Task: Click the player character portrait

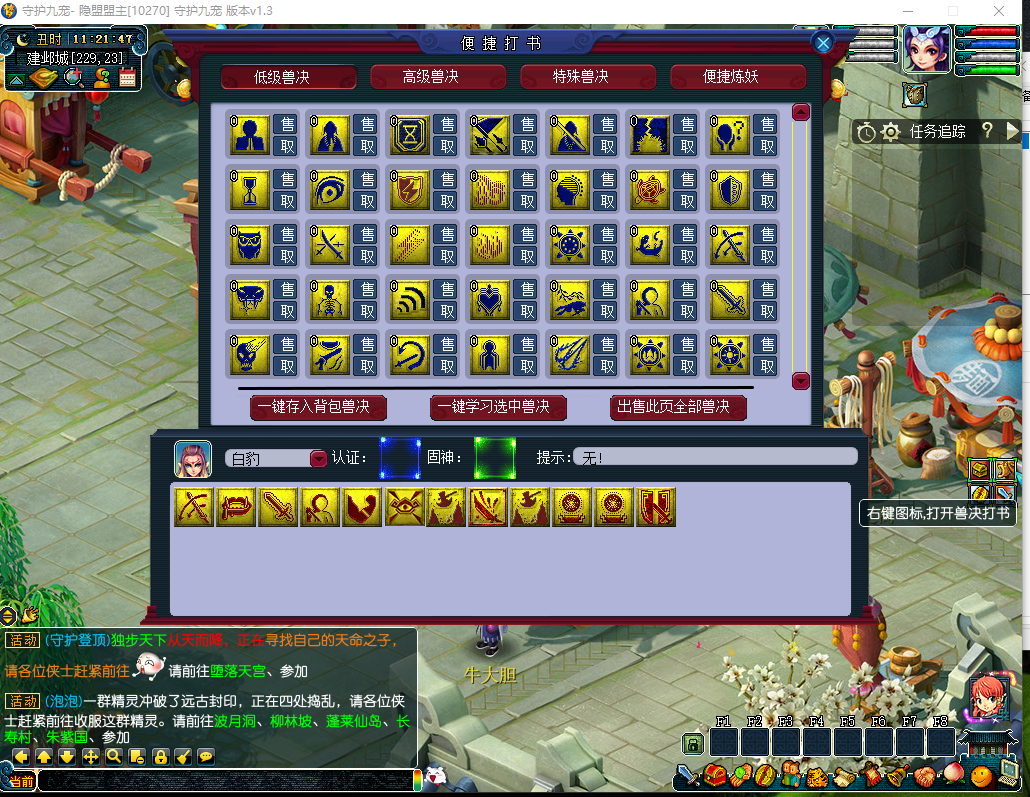Action: click(x=927, y=49)
